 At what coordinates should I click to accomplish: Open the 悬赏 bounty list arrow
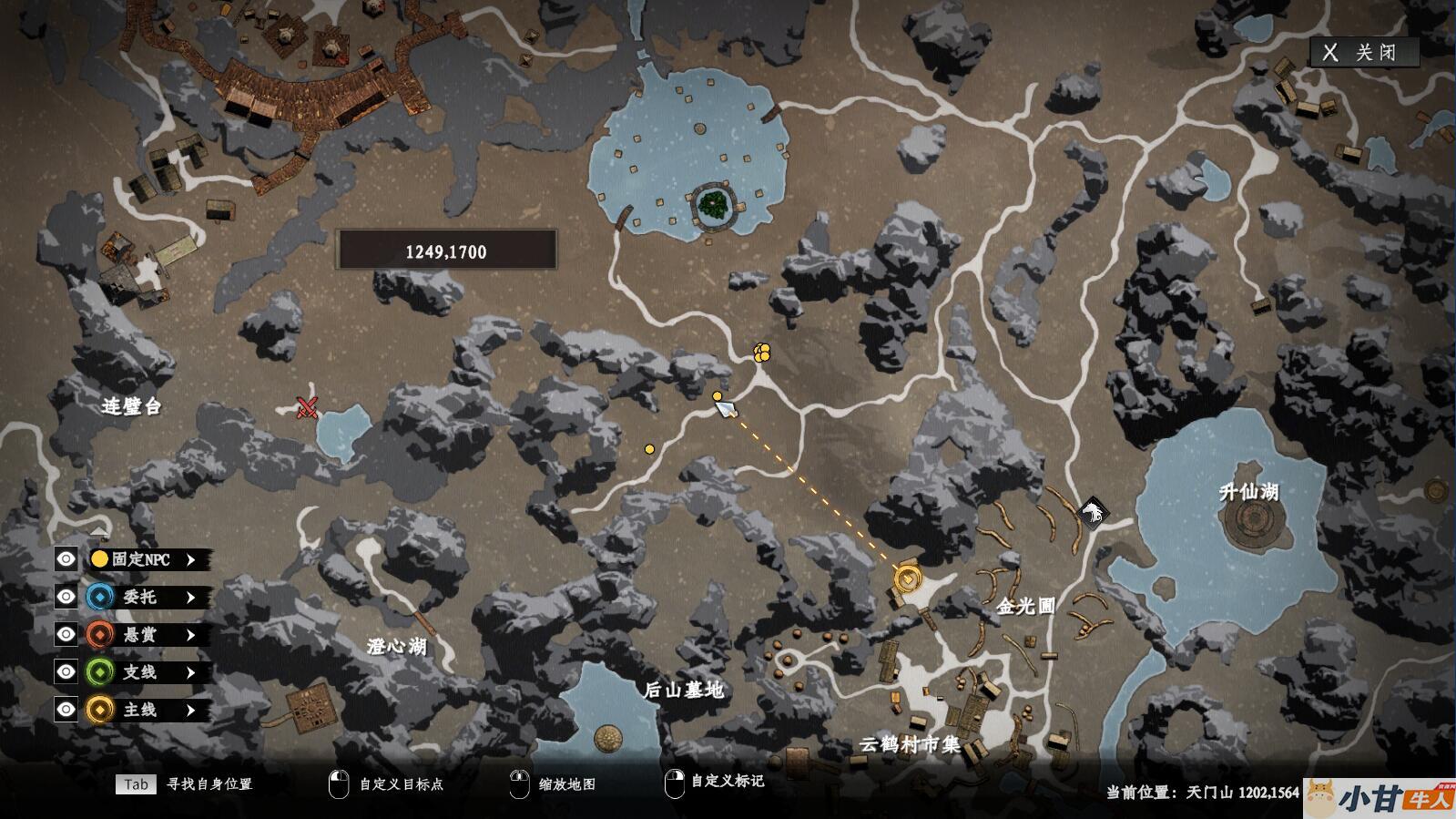click(x=190, y=635)
